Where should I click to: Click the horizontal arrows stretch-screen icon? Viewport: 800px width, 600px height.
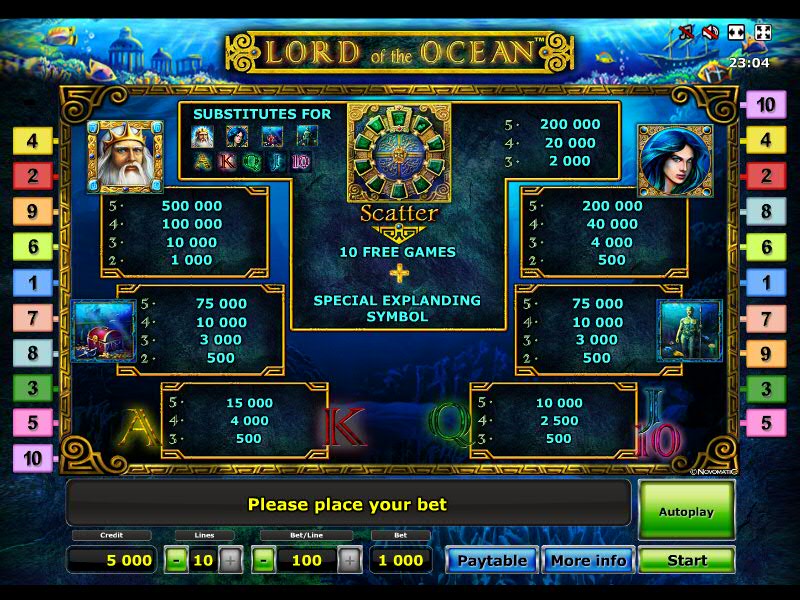coord(737,32)
